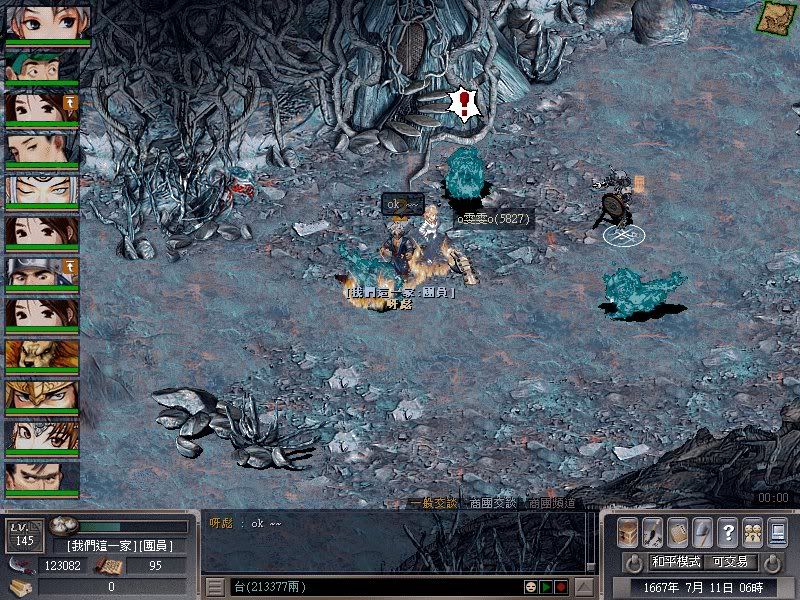
Task: Click the green play arrow chat button
Action: [546, 586]
